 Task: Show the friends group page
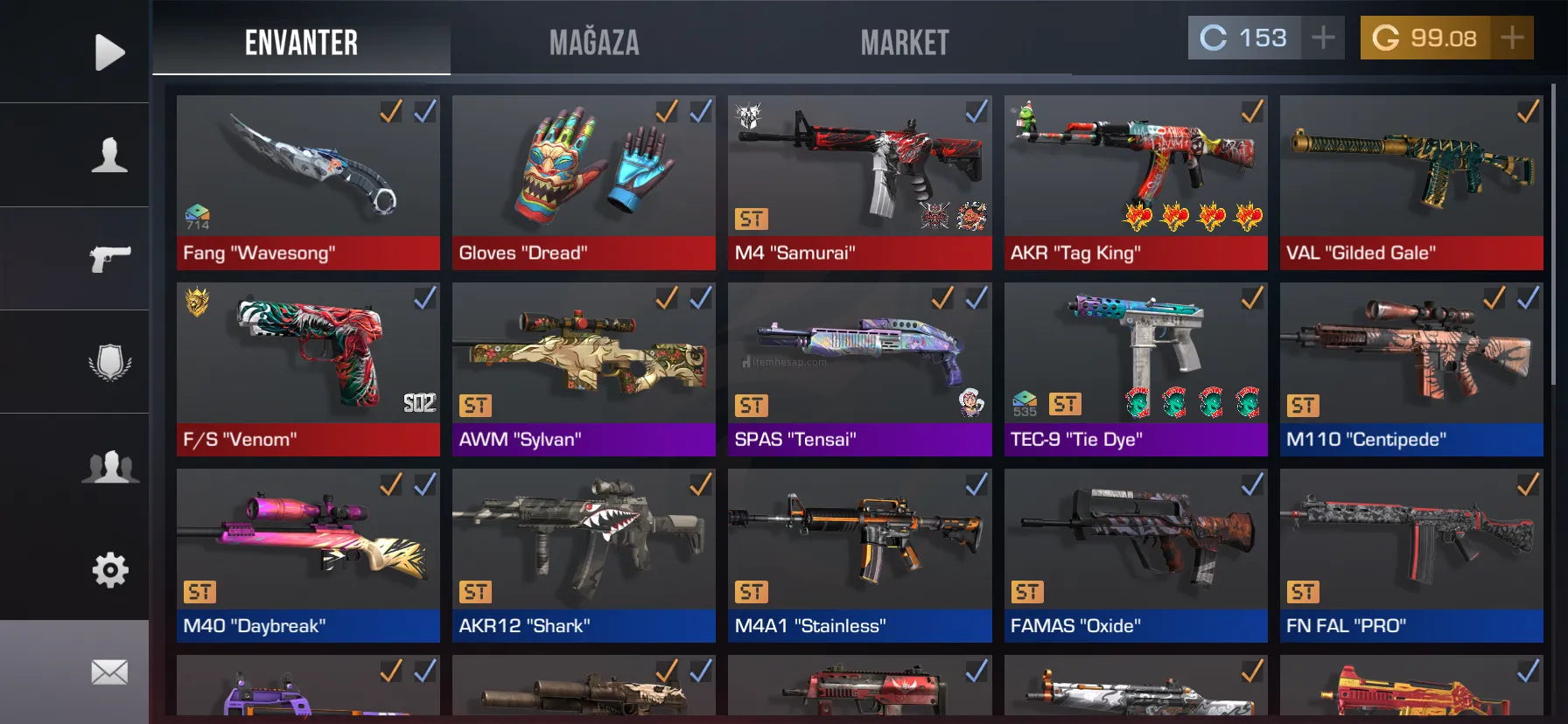click(109, 465)
